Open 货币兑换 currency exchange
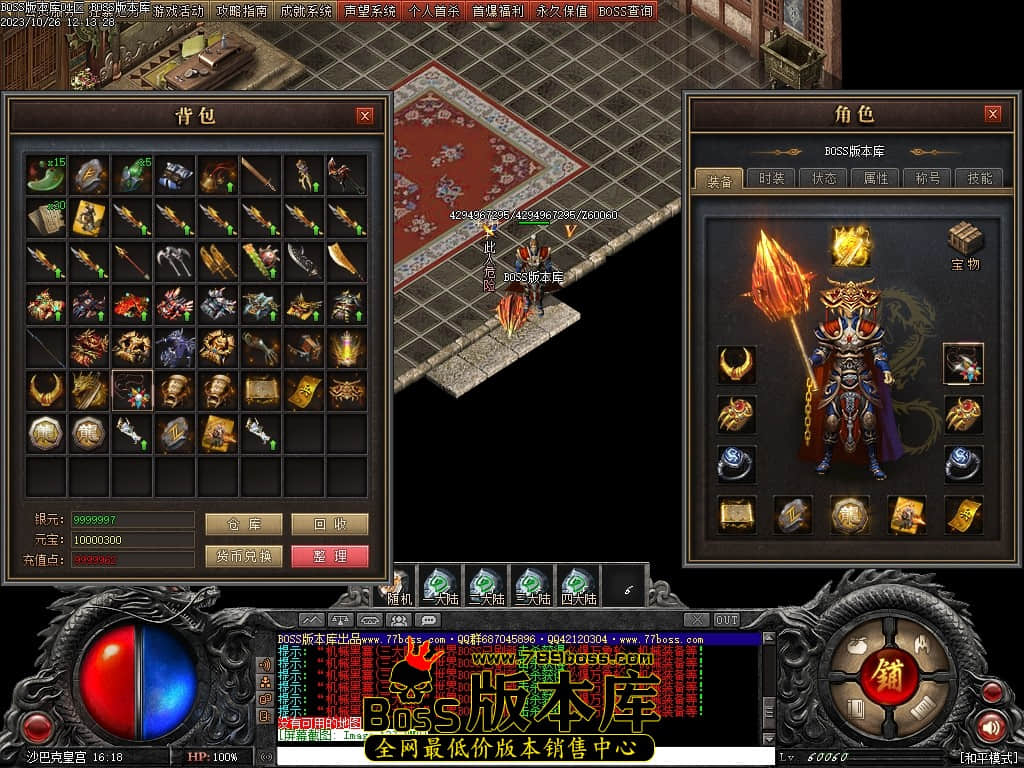The height and width of the screenshot is (768, 1024). (x=243, y=556)
